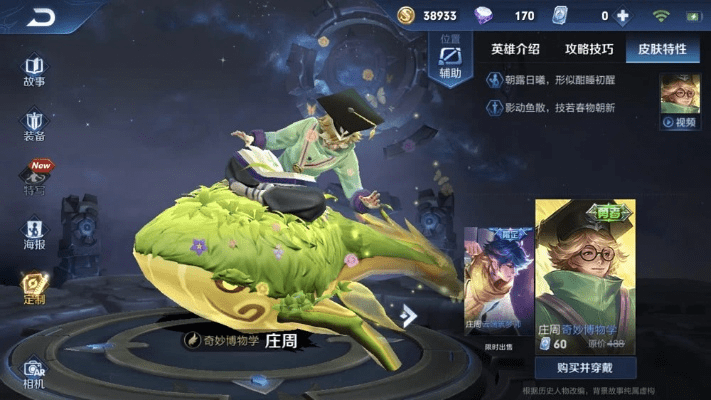The height and width of the screenshot is (400, 711).
Task: Click 购买并穿戴 to buy and equip
Action: pyautogui.click(x=583, y=368)
